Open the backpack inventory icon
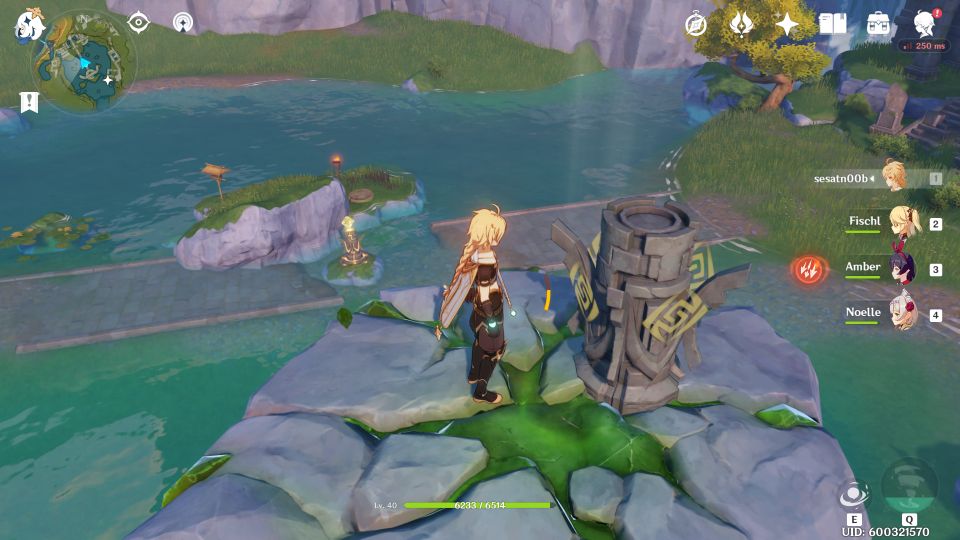Screen dimensions: 960x540 [878, 24]
